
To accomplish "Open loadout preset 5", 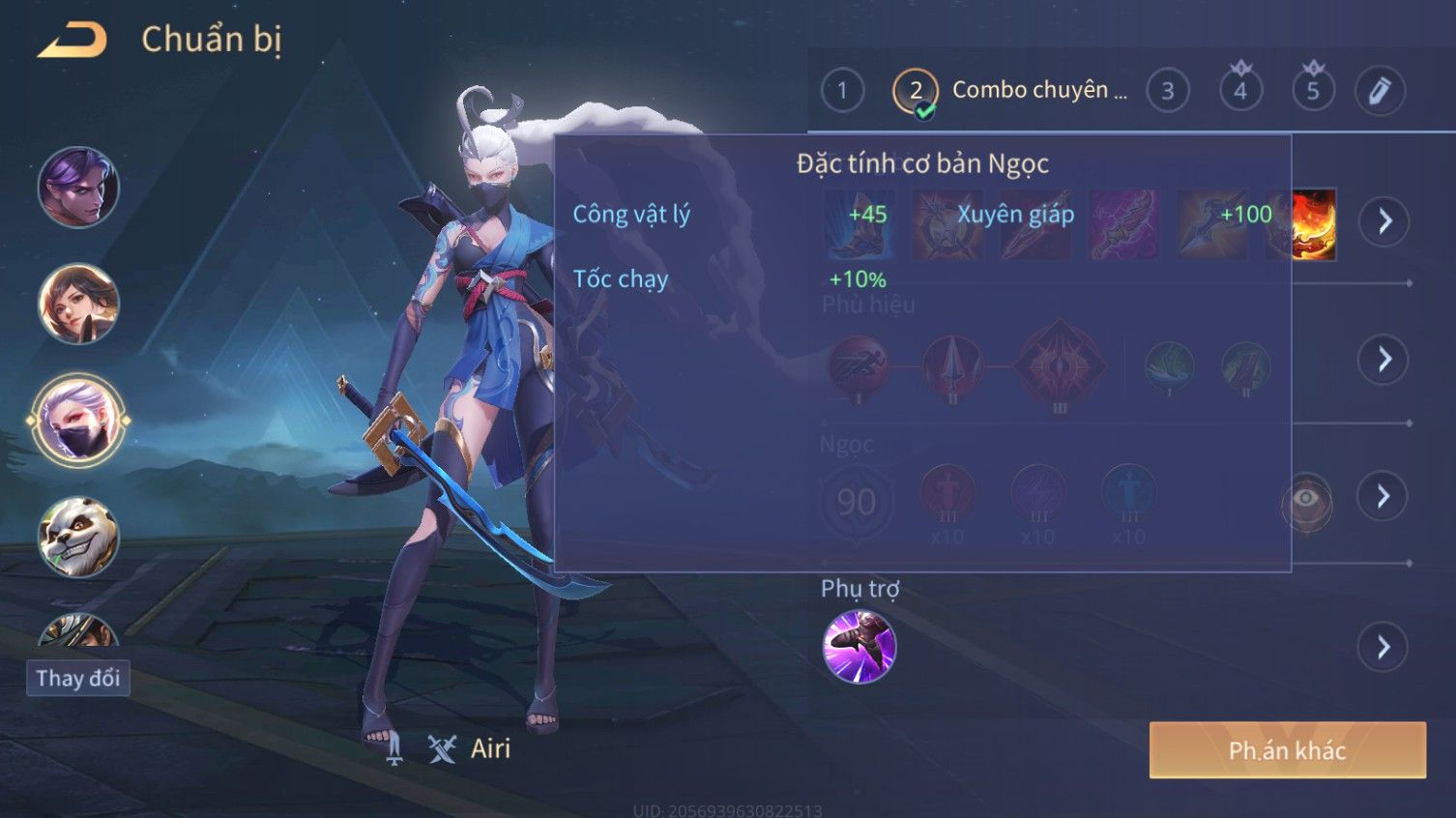I will pos(1313,91).
